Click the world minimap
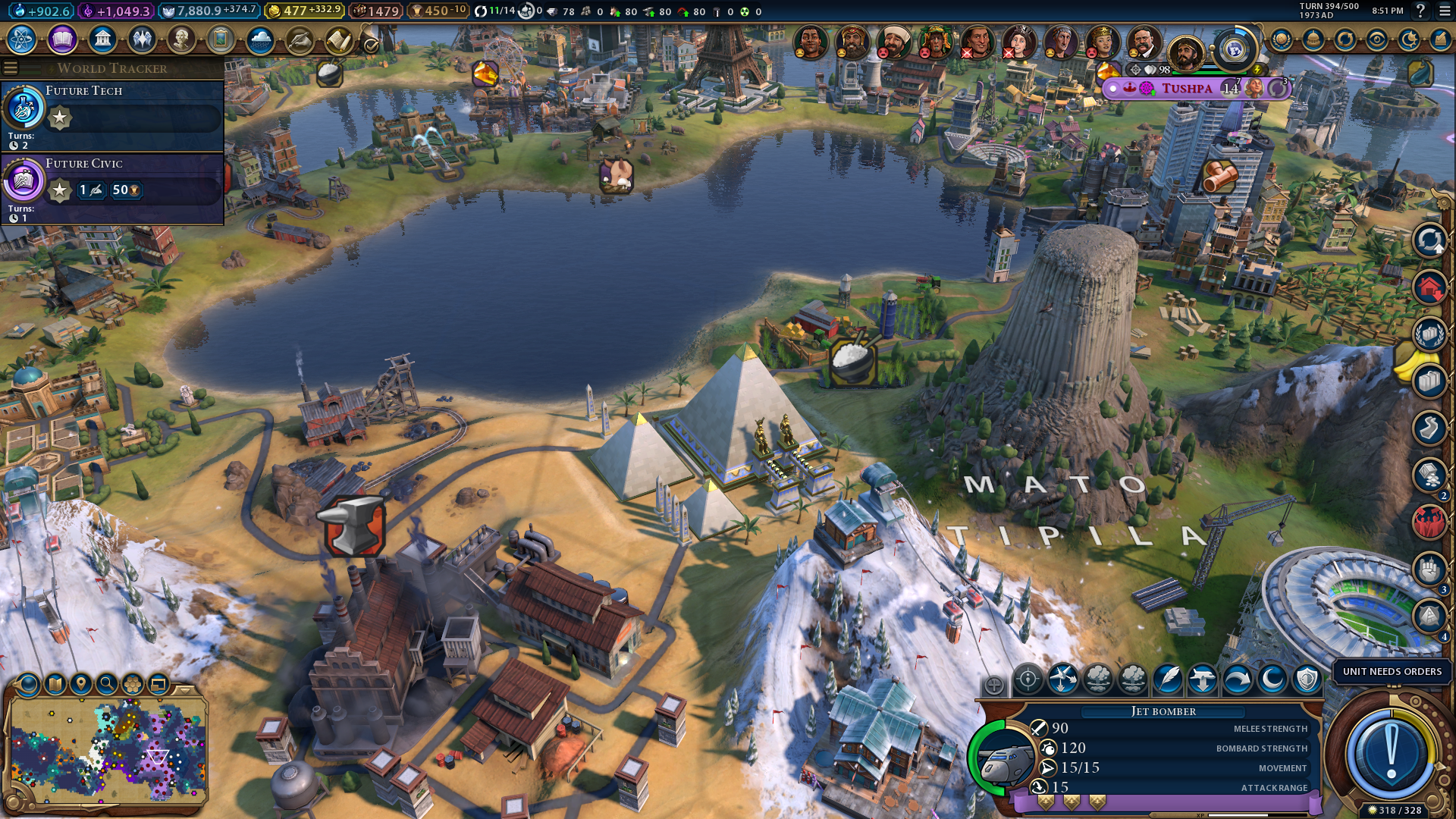1456x819 pixels. pyautogui.click(x=108, y=751)
